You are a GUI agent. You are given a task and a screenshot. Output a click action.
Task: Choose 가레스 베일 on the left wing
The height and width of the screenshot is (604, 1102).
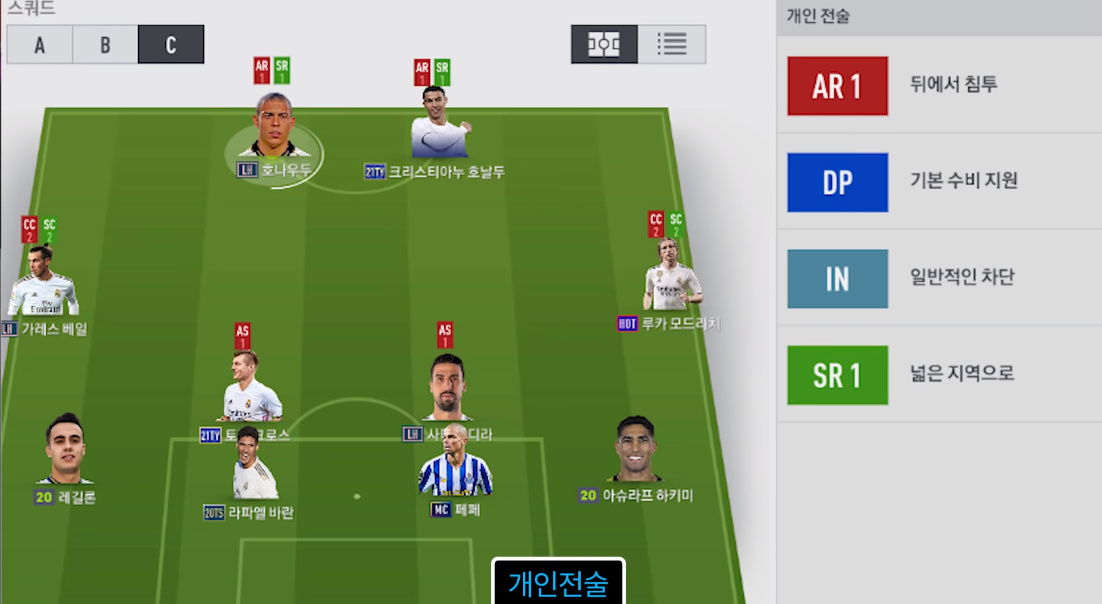(43, 283)
